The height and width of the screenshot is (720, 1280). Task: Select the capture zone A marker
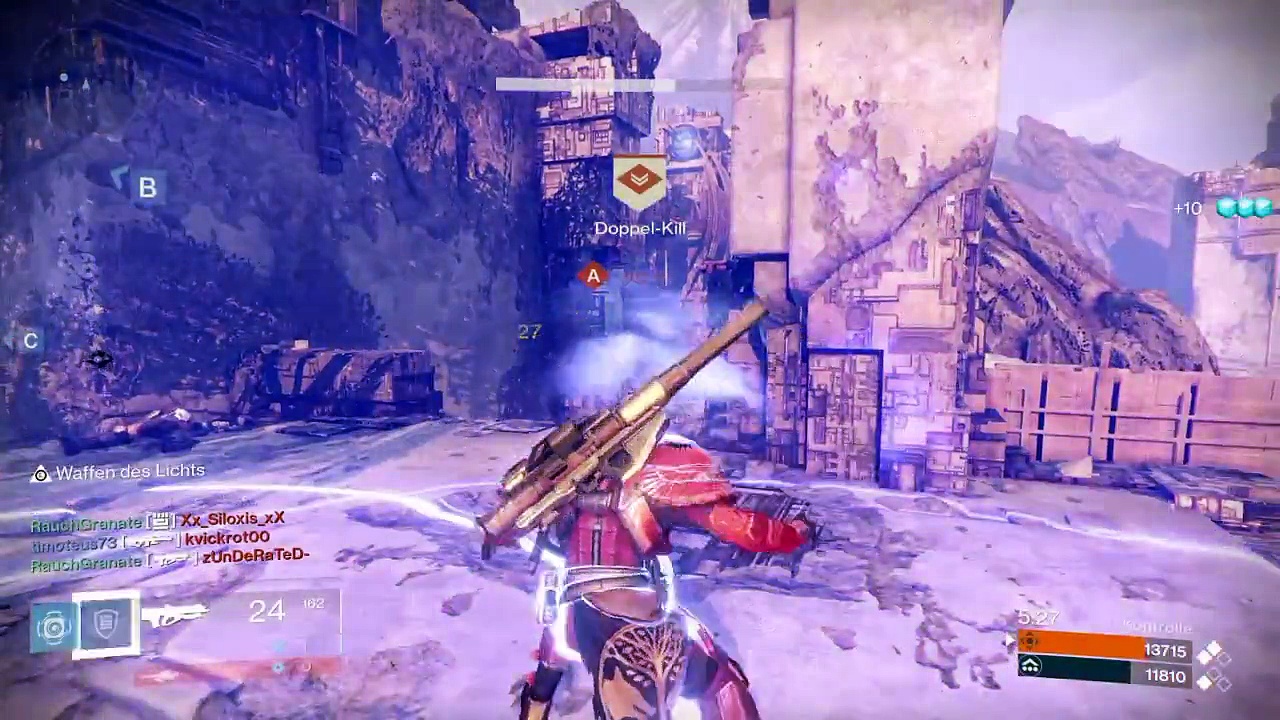click(x=593, y=276)
